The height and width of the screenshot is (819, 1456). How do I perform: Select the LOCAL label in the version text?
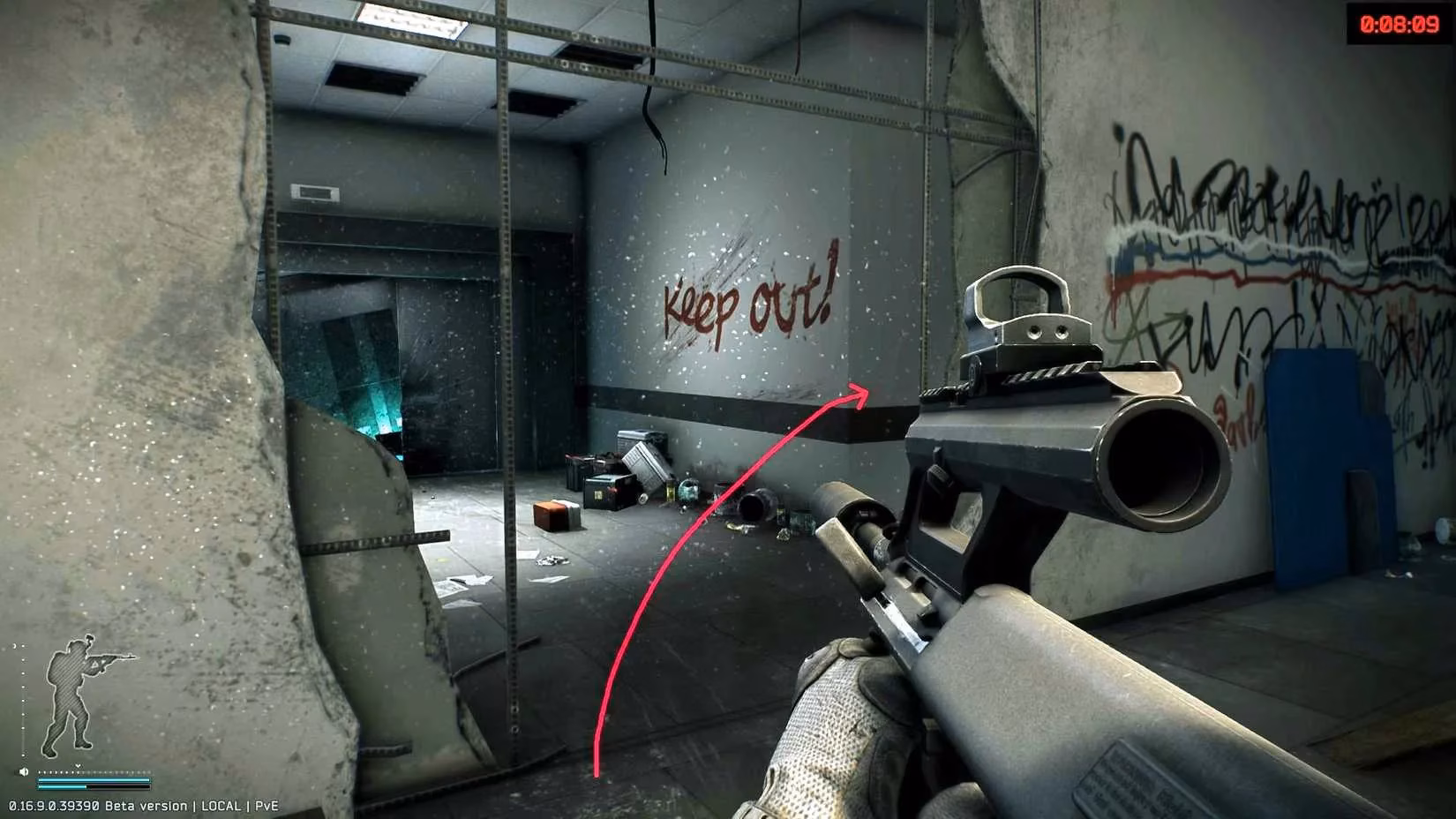click(x=221, y=805)
